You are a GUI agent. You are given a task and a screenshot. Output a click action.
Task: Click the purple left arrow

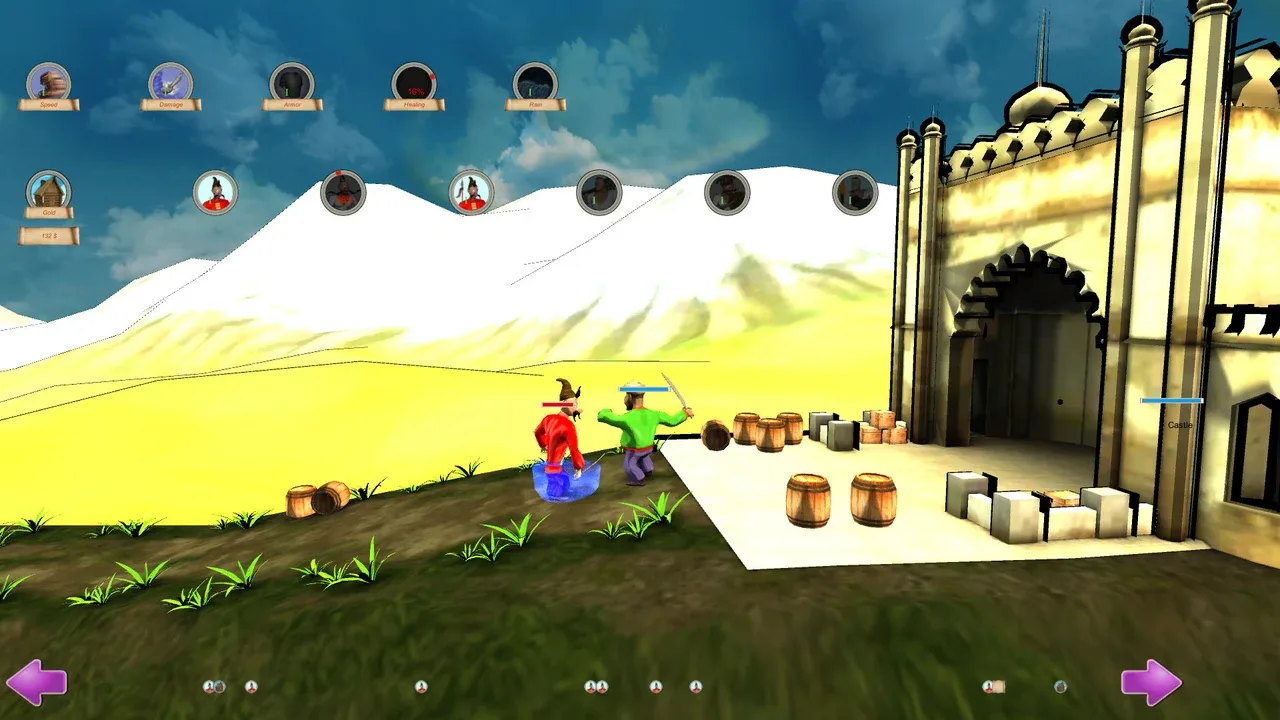click(38, 681)
